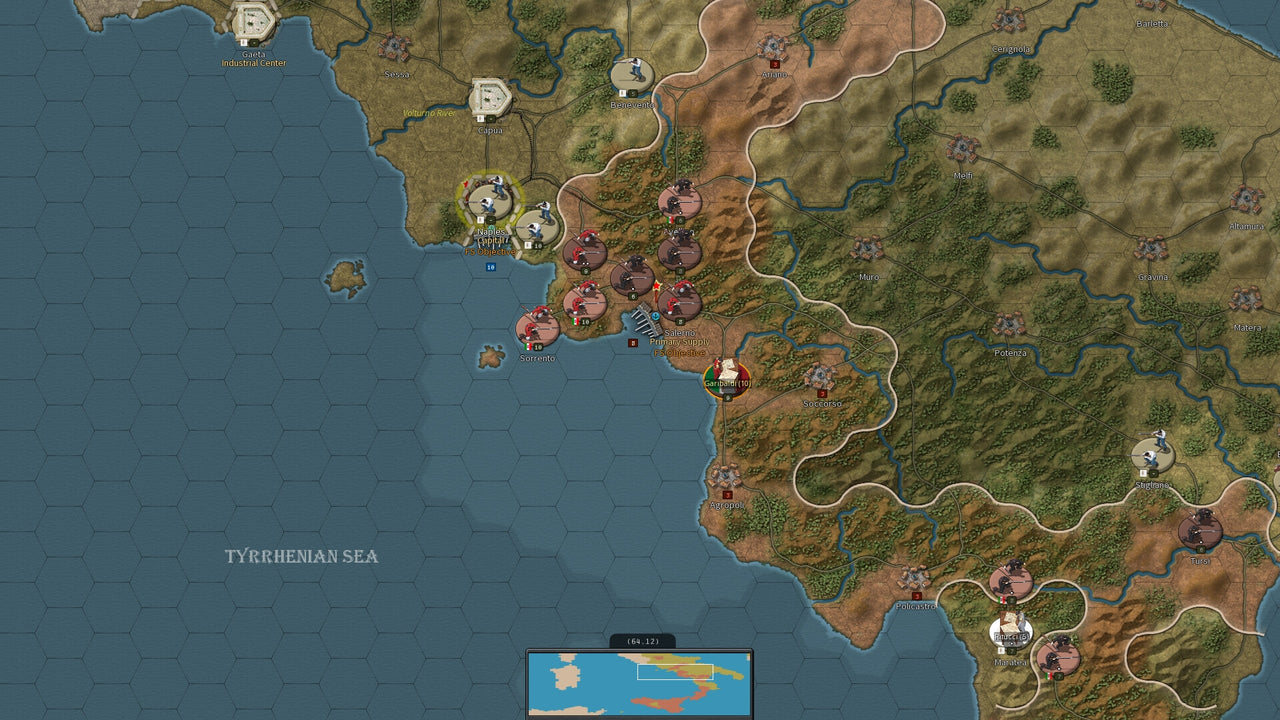The image size is (1280, 720).
Task: Click the red battle star marker near Salerno
Action: click(x=659, y=287)
